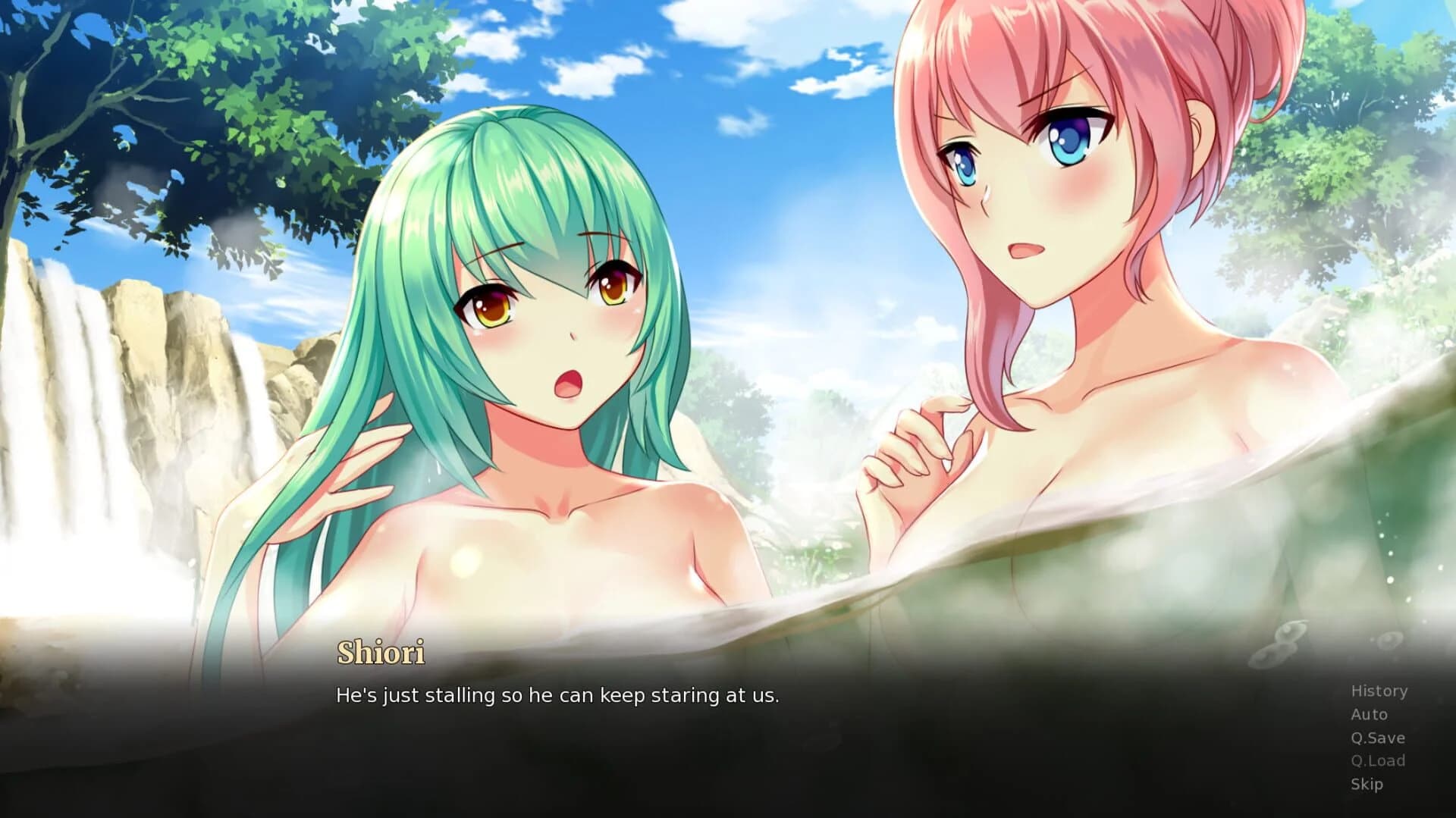The width and height of the screenshot is (1456, 818).
Task: Click Skip at the bottom right corner
Action: (1367, 784)
